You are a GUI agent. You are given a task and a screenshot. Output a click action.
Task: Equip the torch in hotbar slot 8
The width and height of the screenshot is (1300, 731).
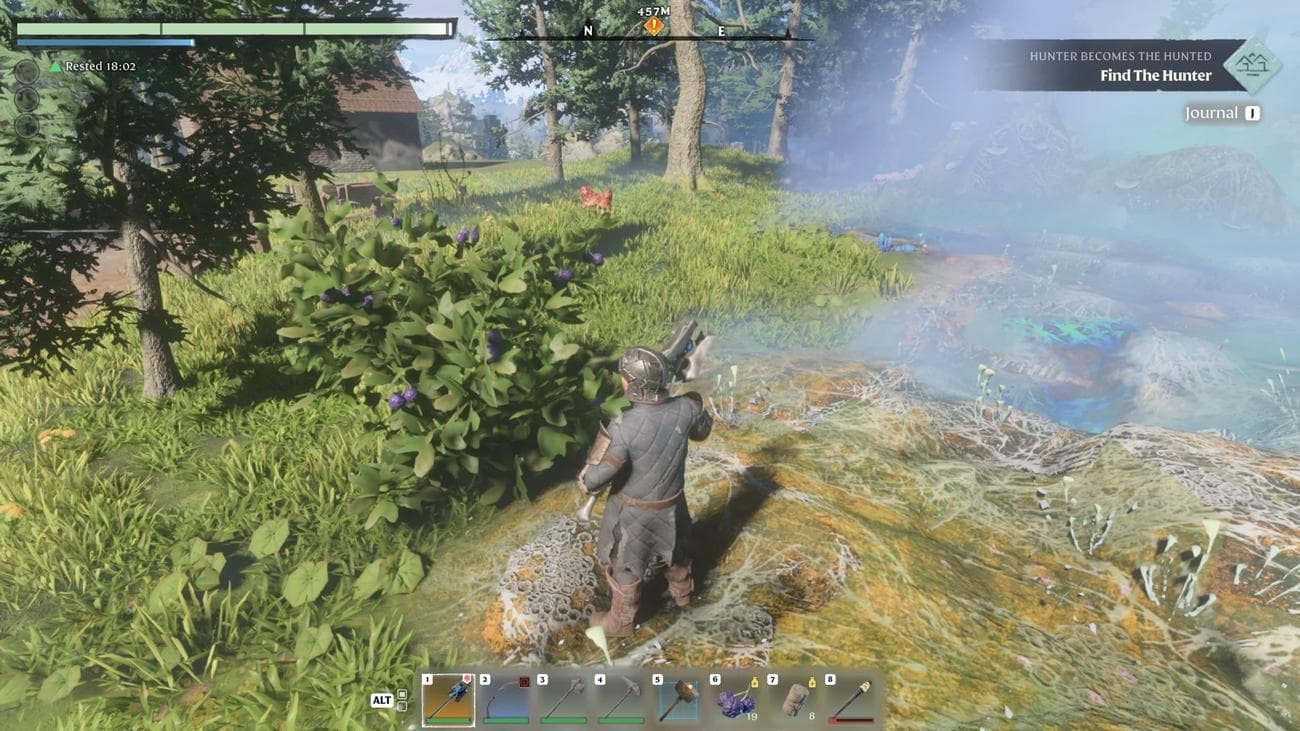coord(850,699)
